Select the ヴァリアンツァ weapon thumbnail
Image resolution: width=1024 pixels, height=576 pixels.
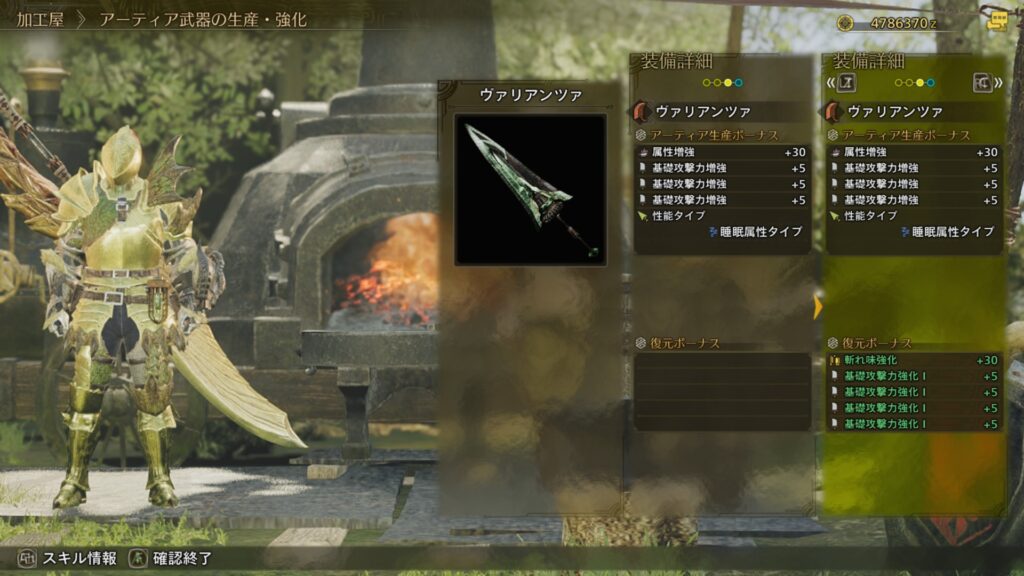(530, 189)
